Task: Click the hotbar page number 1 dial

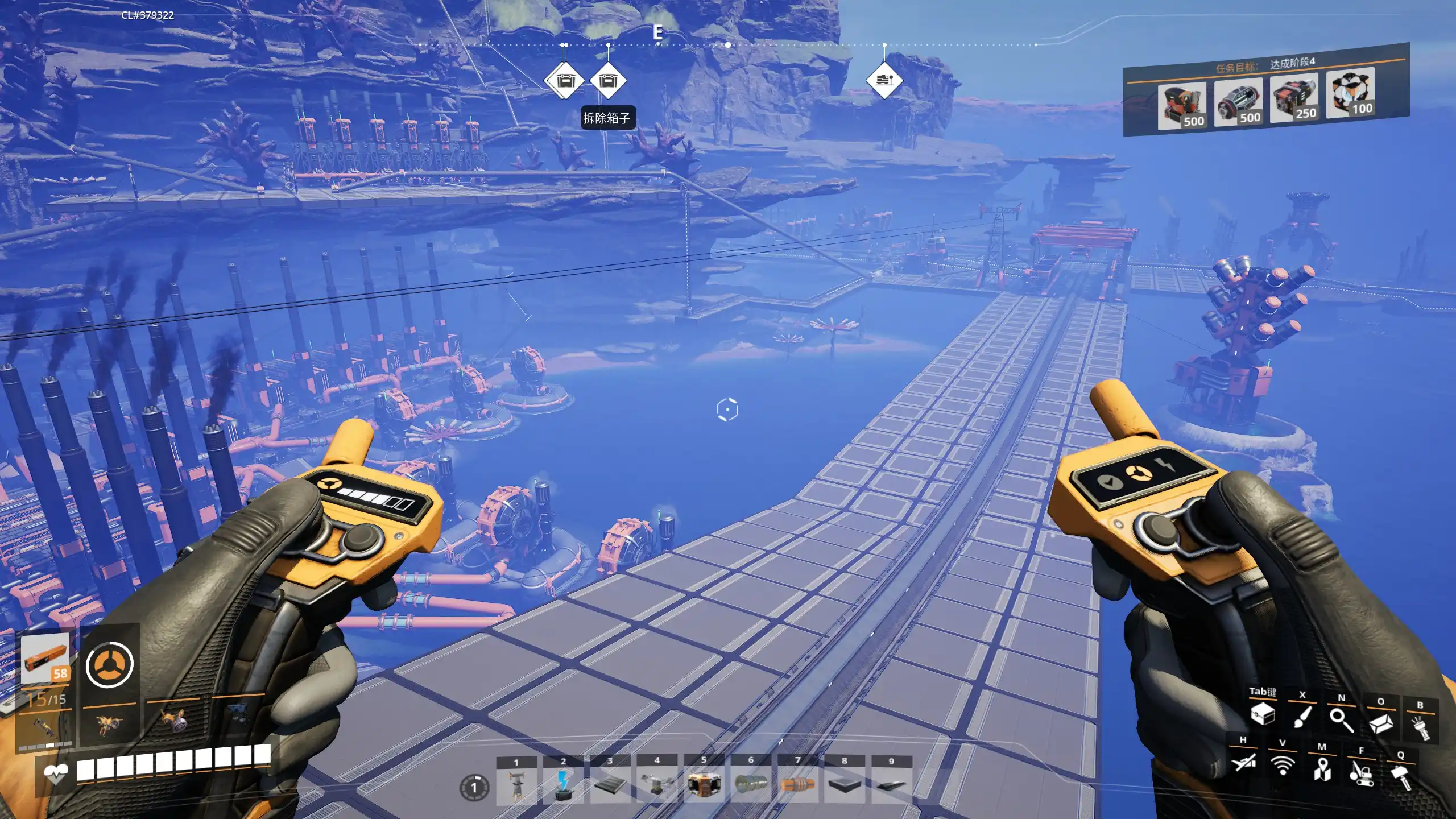Action: [474, 788]
